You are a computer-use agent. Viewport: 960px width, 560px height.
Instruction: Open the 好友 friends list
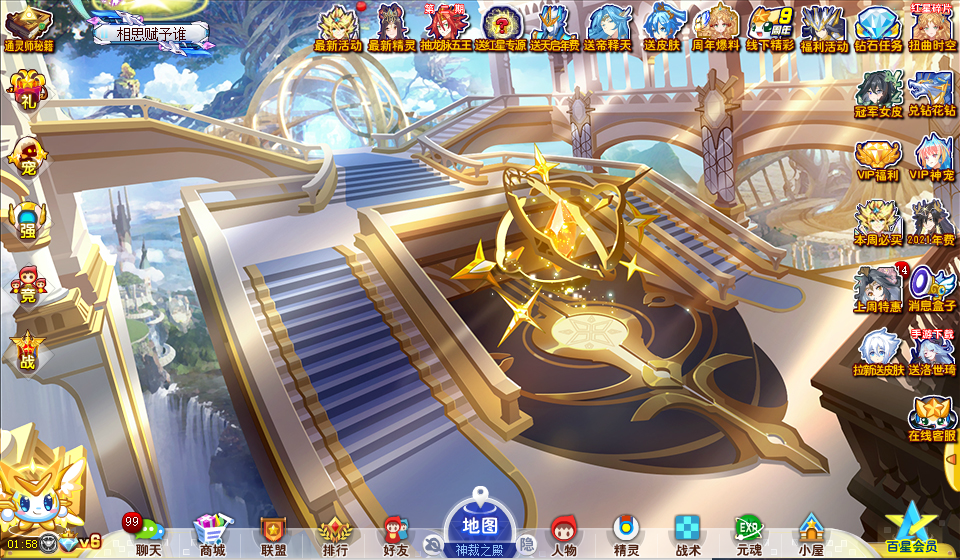tap(396, 533)
